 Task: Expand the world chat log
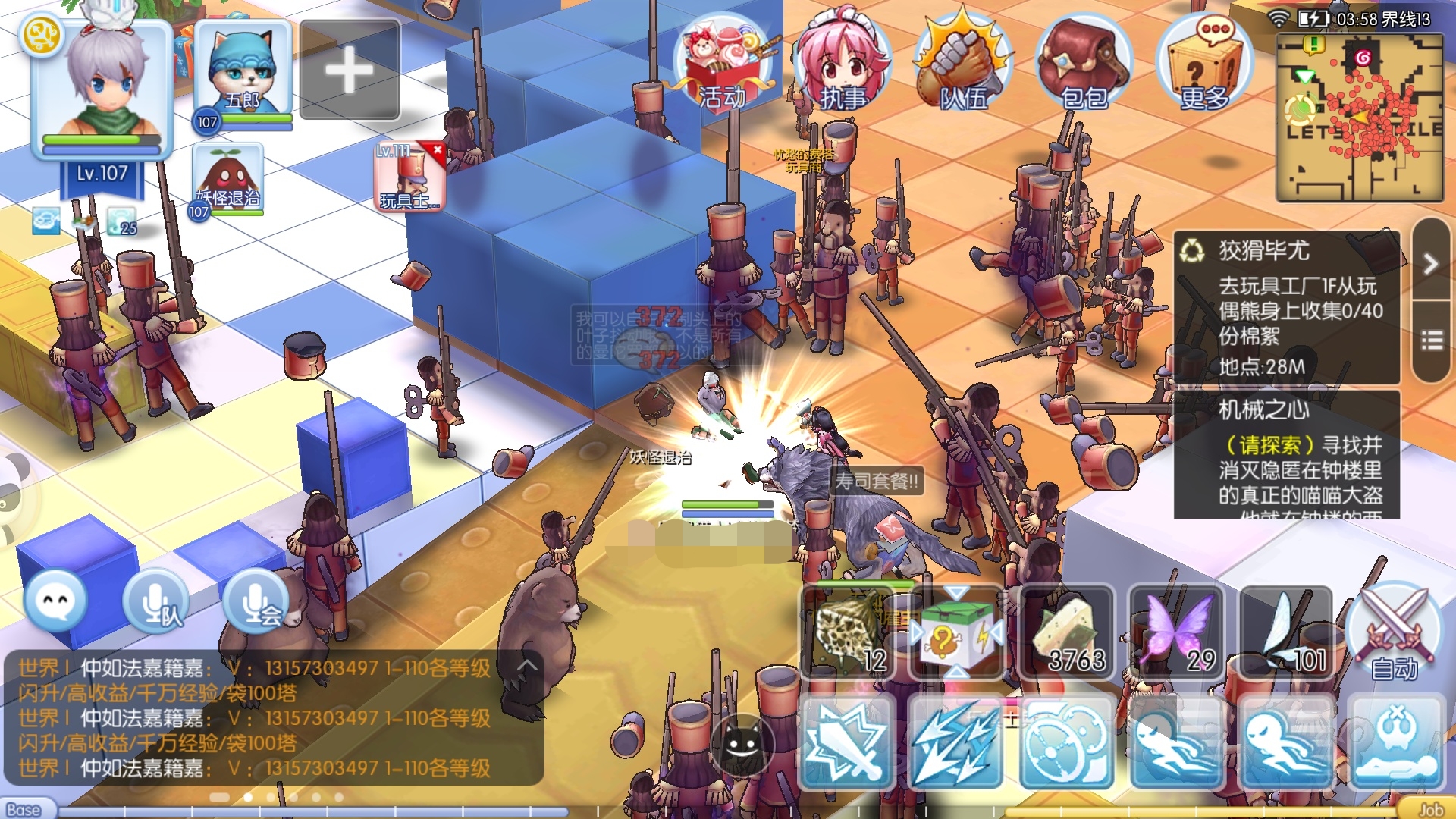pos(528,666)
